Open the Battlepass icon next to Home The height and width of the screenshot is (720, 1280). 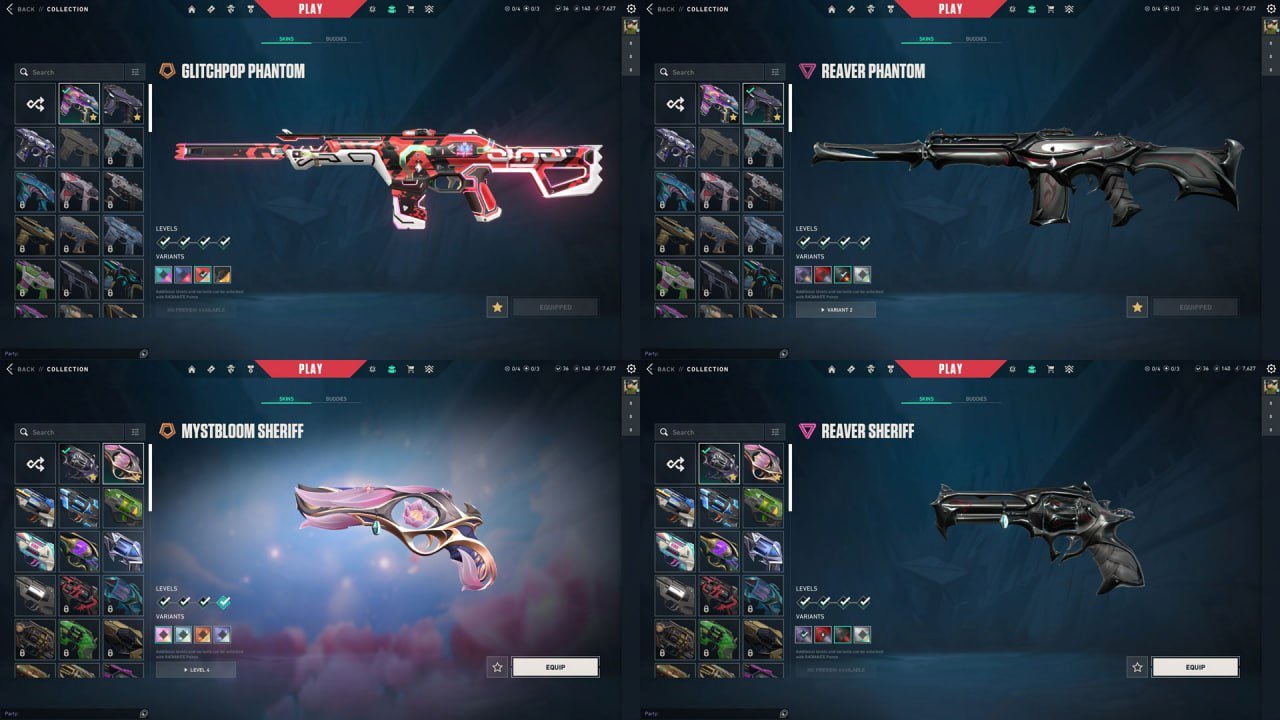pos(211,8)
